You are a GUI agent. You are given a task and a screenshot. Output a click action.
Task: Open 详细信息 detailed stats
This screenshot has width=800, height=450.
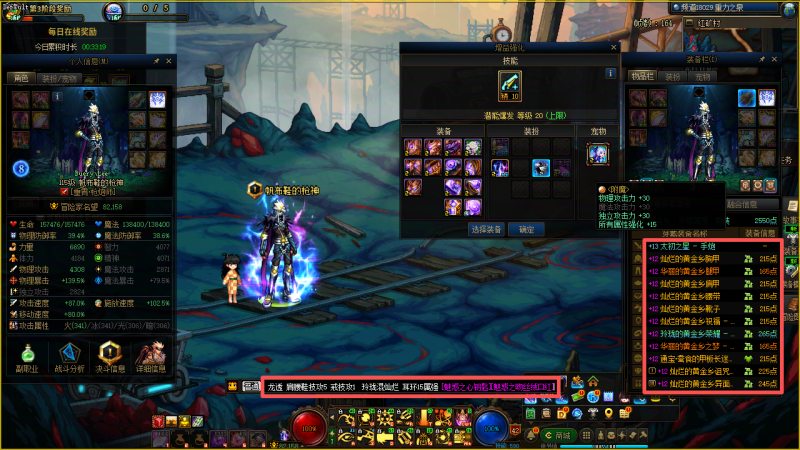pyautogui.click(x=150, y=357)
